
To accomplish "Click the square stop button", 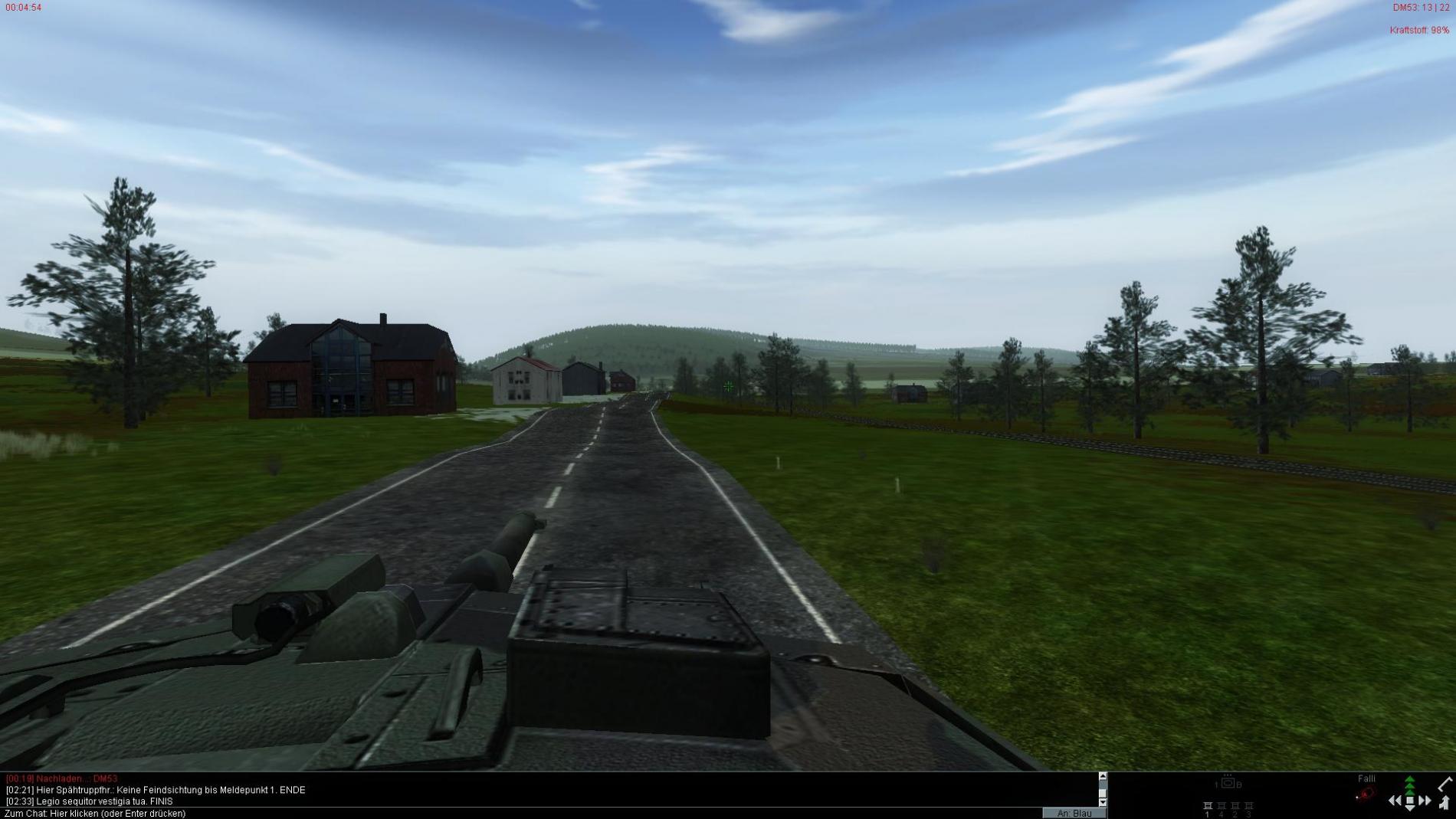I will point(1409,801).
